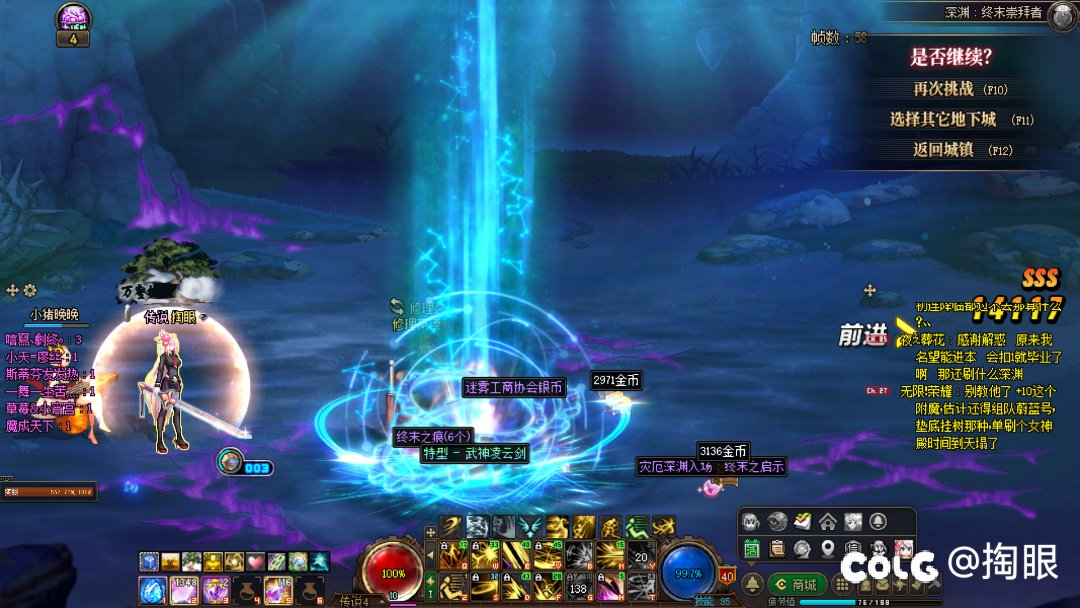Open the checklist with checkmark icon
This screenshot has width=1080, height=608.
[802, 522]
